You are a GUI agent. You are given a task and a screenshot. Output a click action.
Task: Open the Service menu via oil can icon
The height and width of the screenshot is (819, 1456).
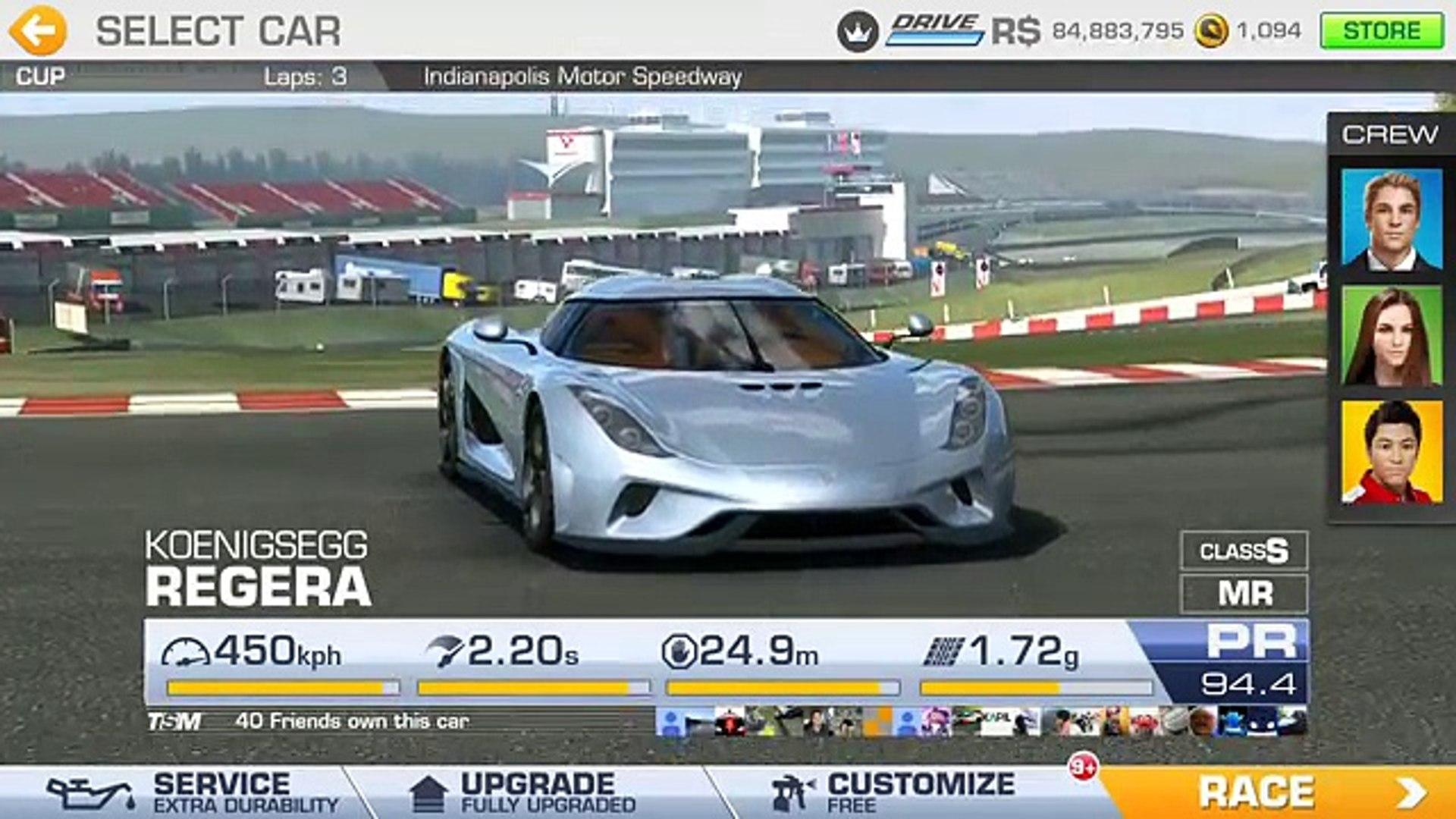click(x=91, y=790)
